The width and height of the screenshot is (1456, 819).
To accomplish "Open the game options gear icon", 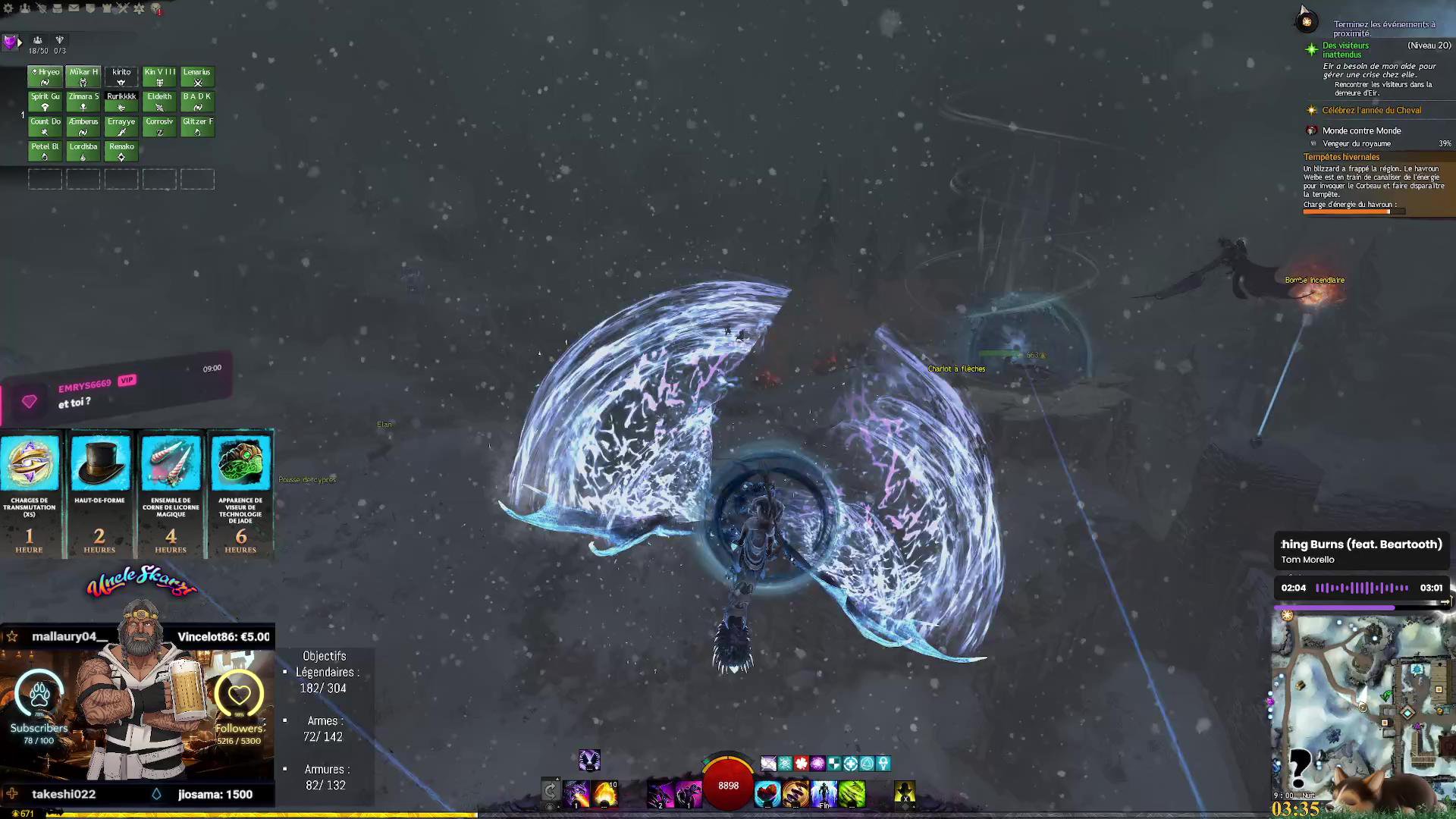I will coord(8,8).
